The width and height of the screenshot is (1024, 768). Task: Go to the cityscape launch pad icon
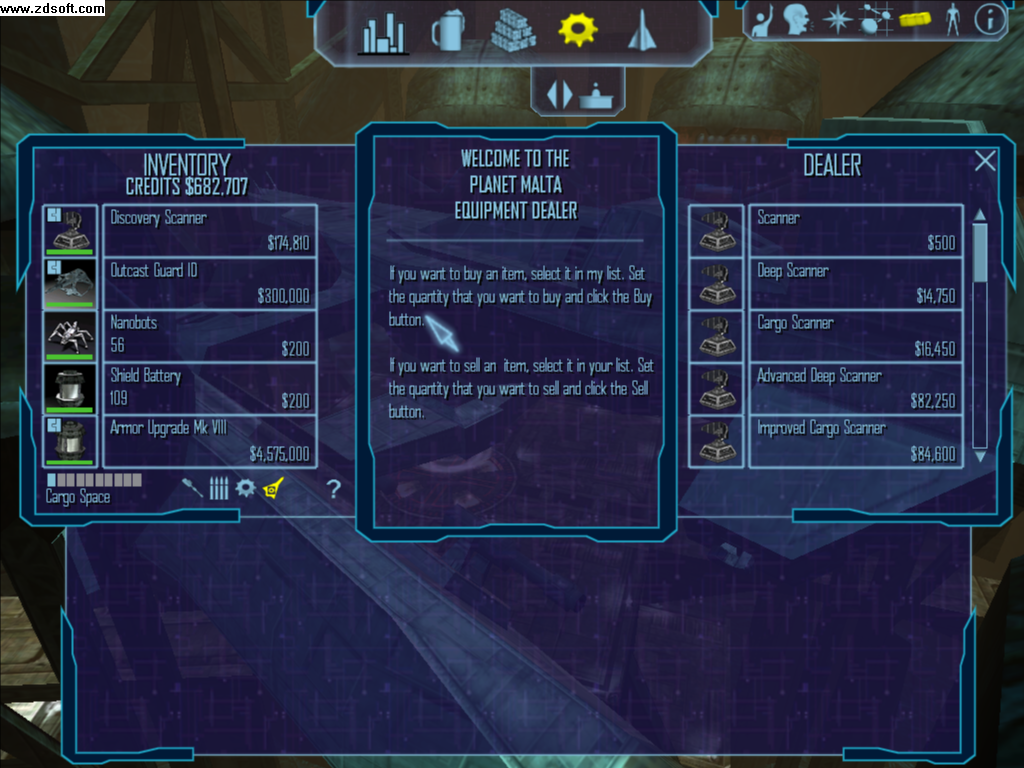[x=383, y=33]
